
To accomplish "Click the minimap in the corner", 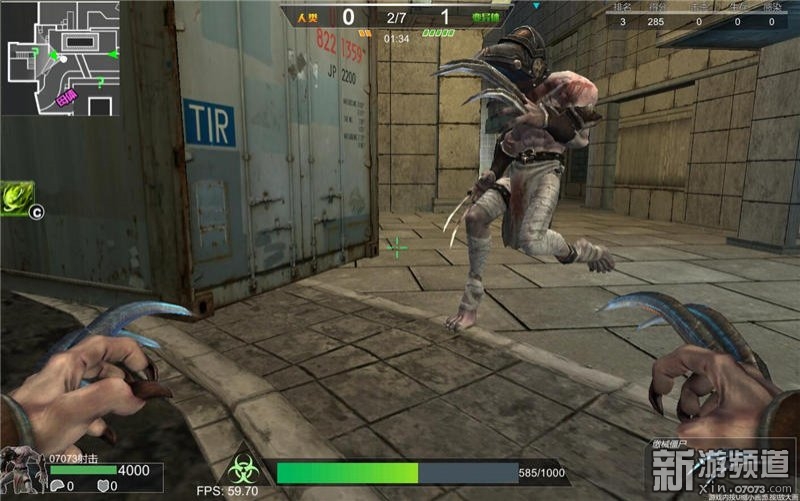I will point(60,58).
